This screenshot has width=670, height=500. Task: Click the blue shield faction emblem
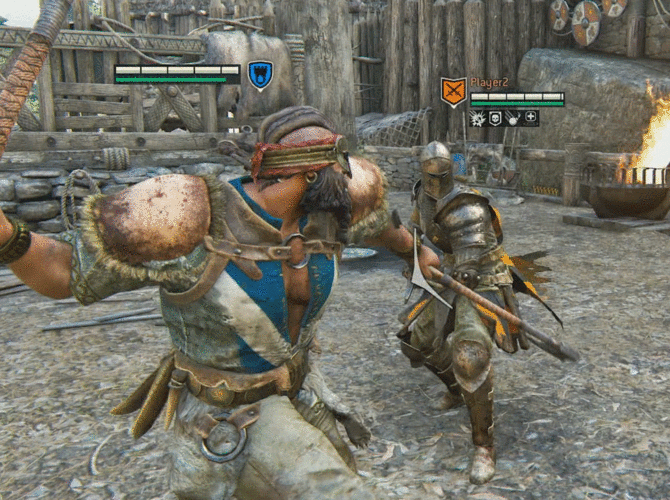click(x=260, y=75)
